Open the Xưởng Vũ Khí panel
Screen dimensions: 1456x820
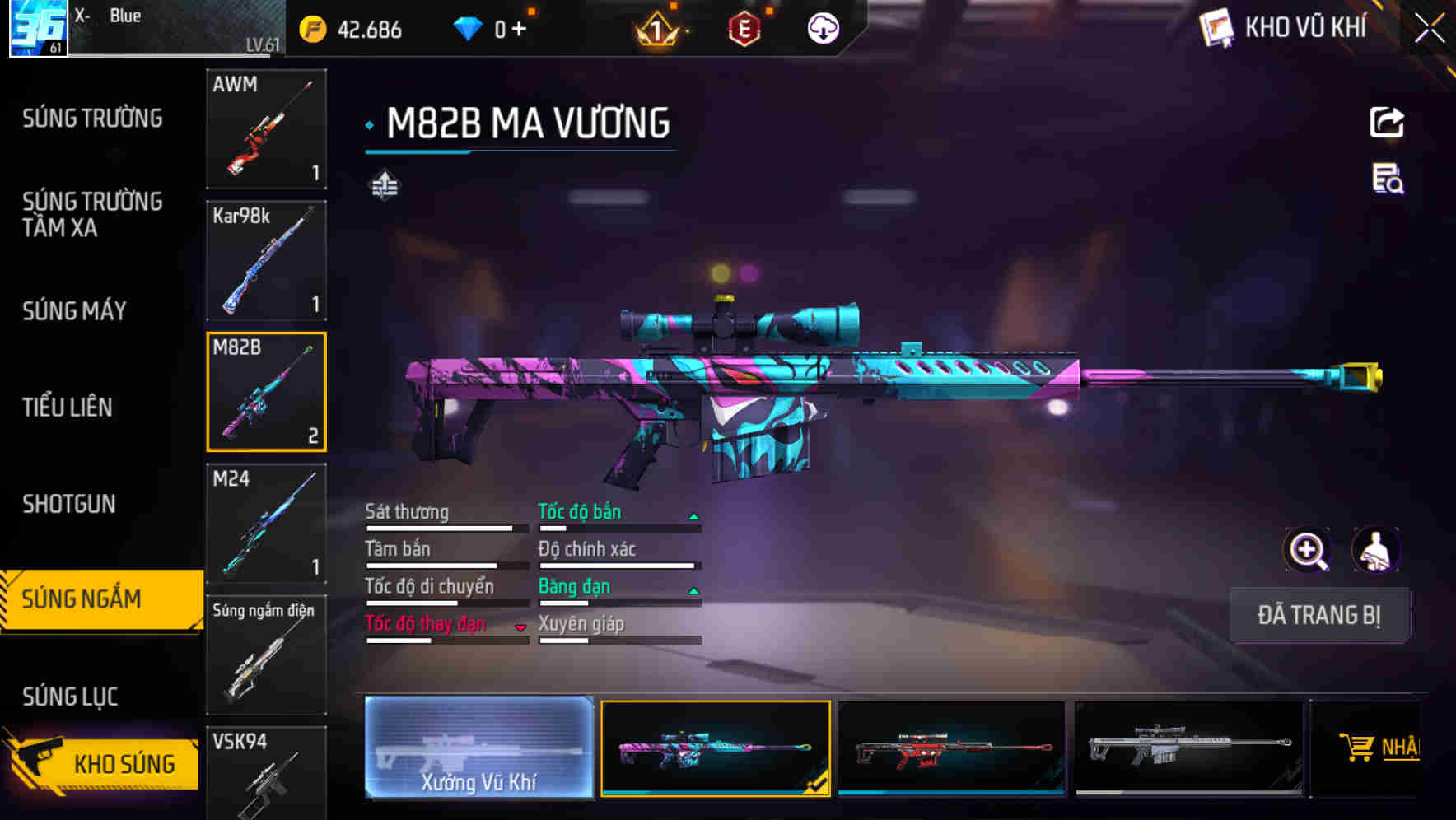pos(478,749)
